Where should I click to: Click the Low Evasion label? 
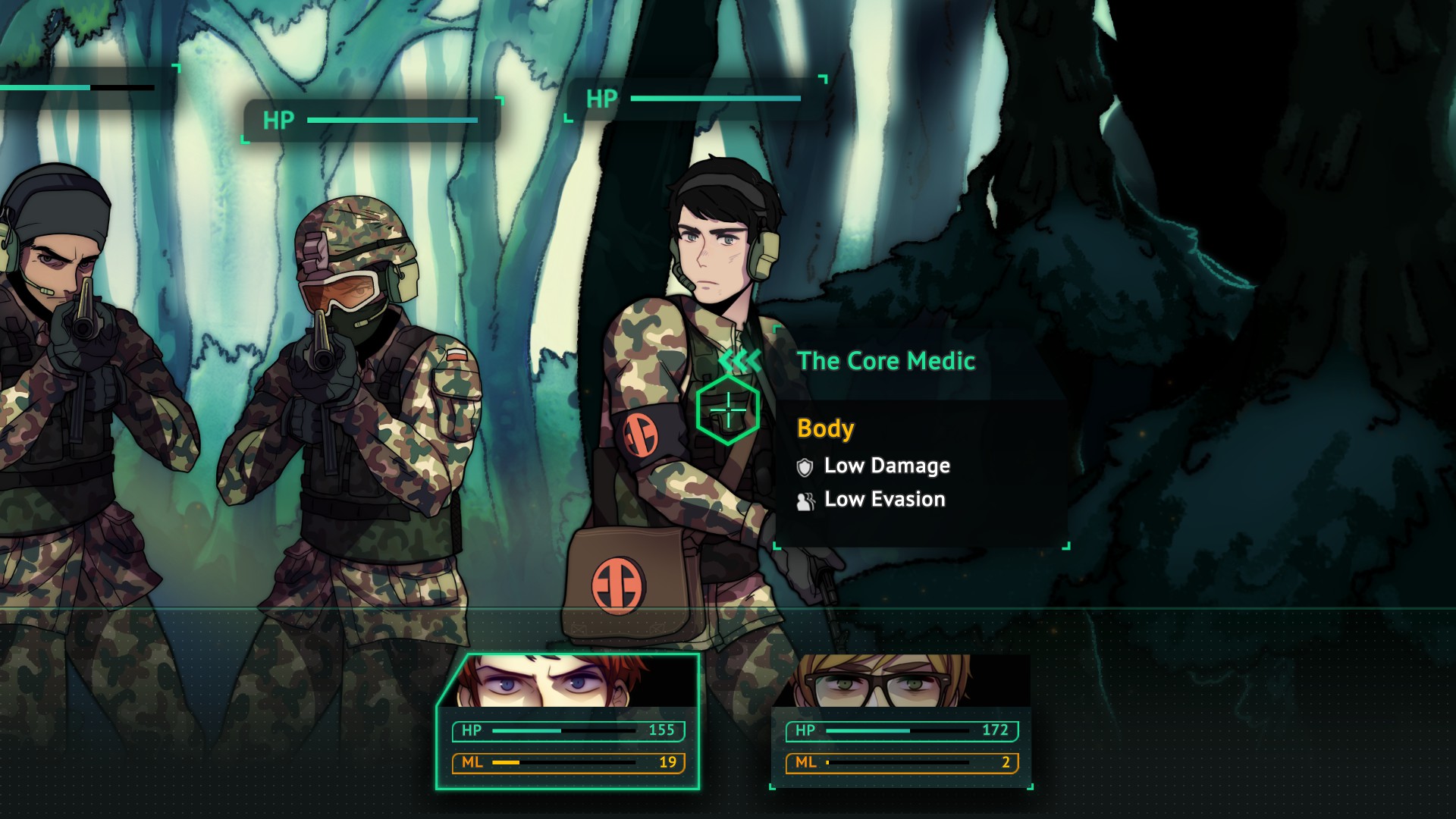883,499
